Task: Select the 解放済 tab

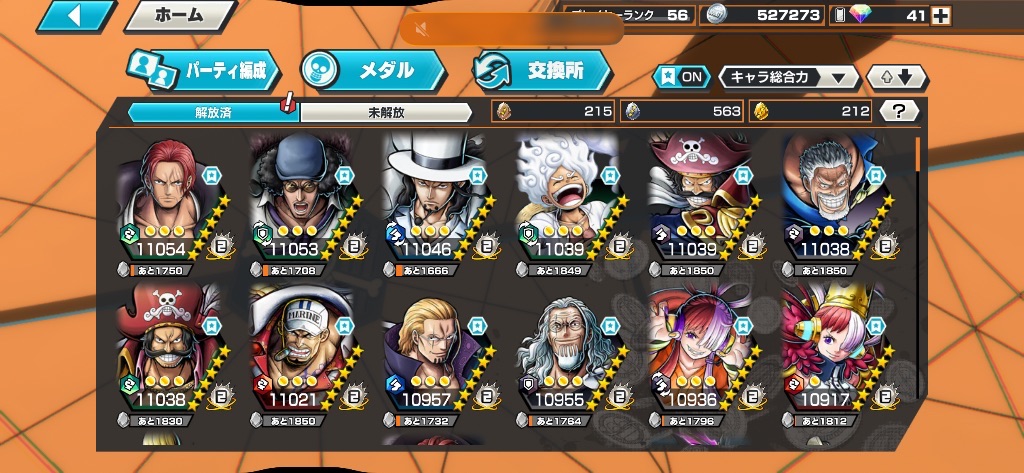Action: (x=212, y=112)
